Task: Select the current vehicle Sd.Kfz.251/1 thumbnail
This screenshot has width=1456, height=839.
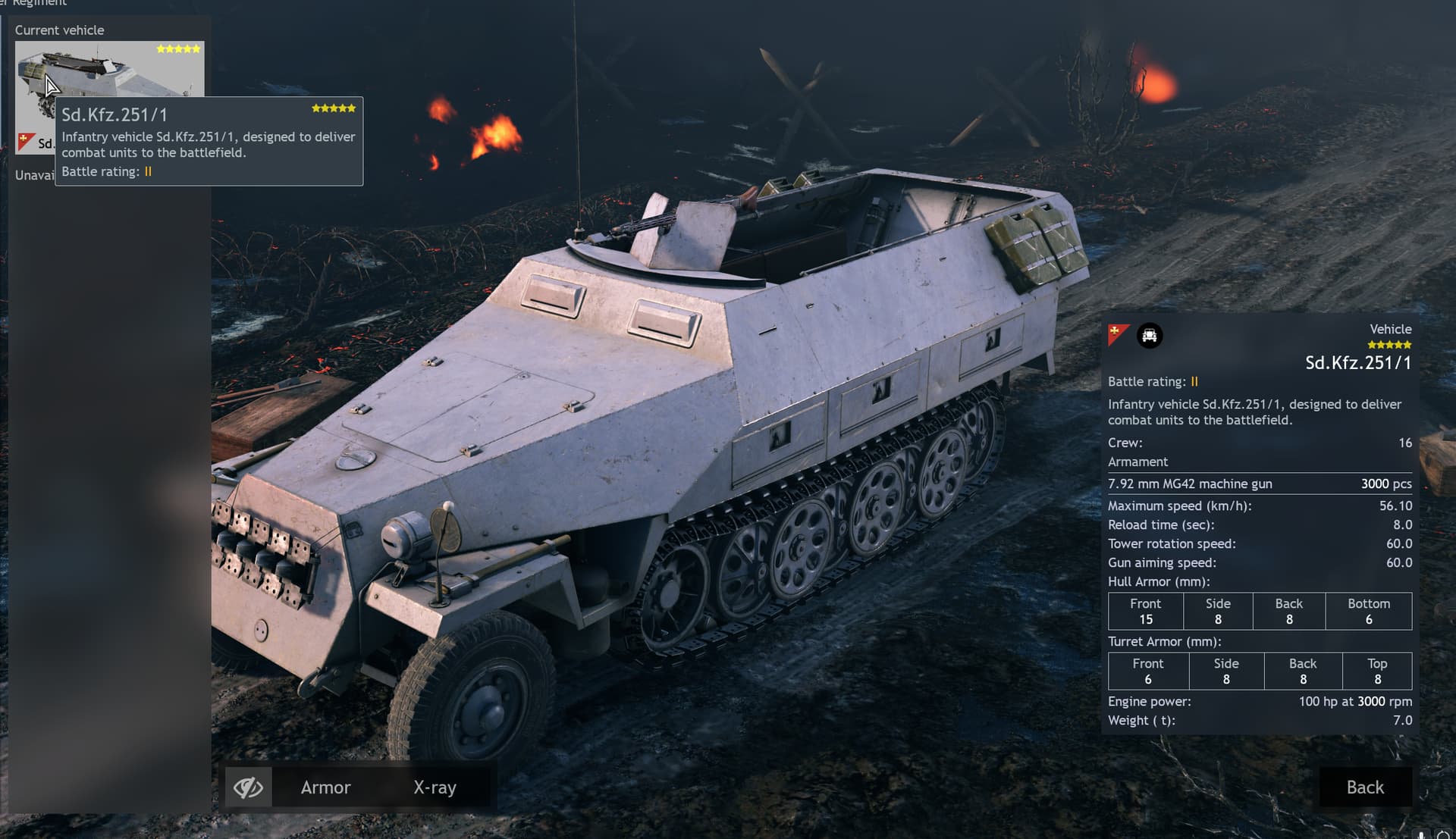Action: pyautogui.click(x=108, y=70)
